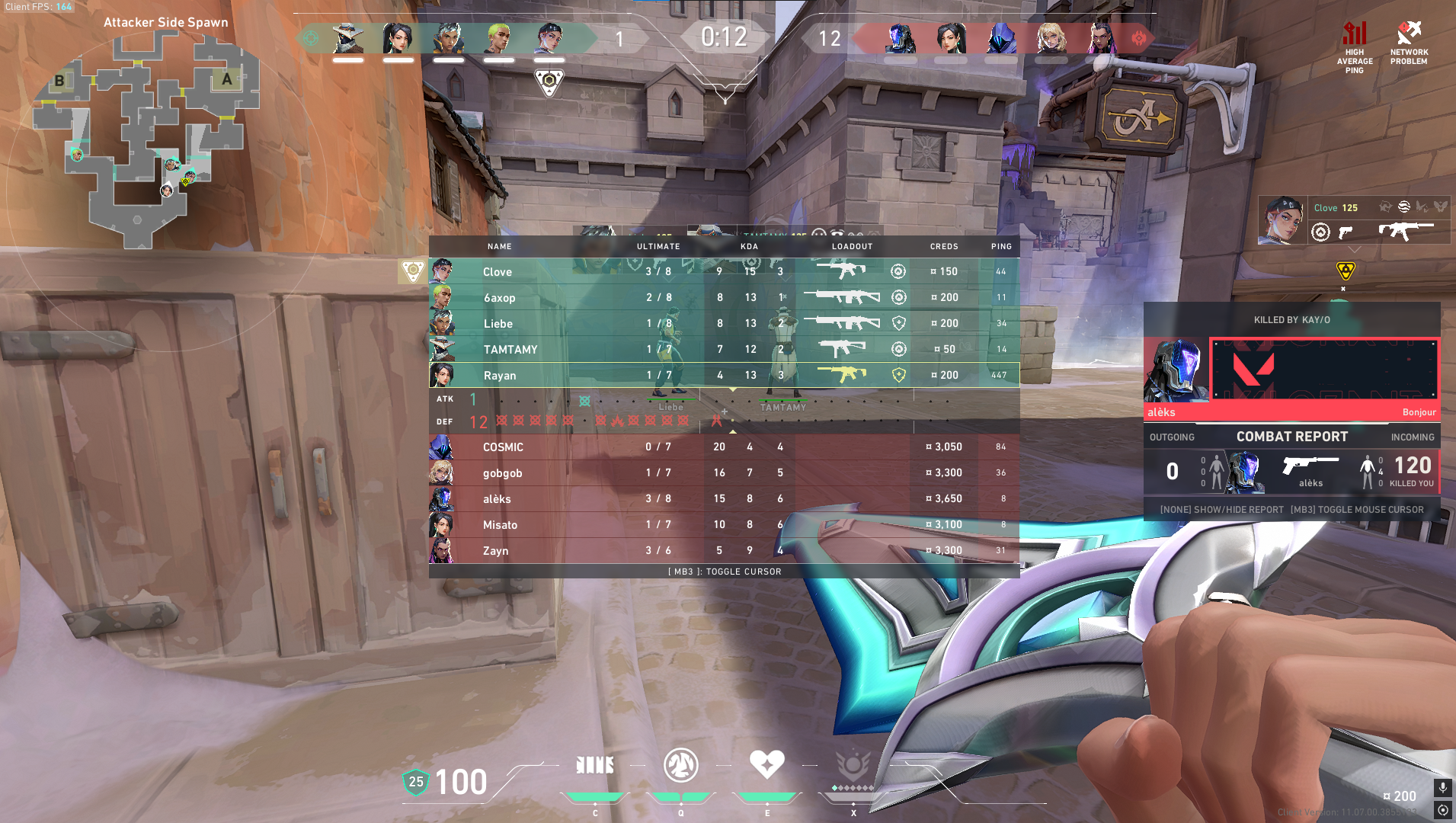Pick alèks's row in the scoreboard
The width and height of the screenshot is (1456, 823).
[724, 498]
